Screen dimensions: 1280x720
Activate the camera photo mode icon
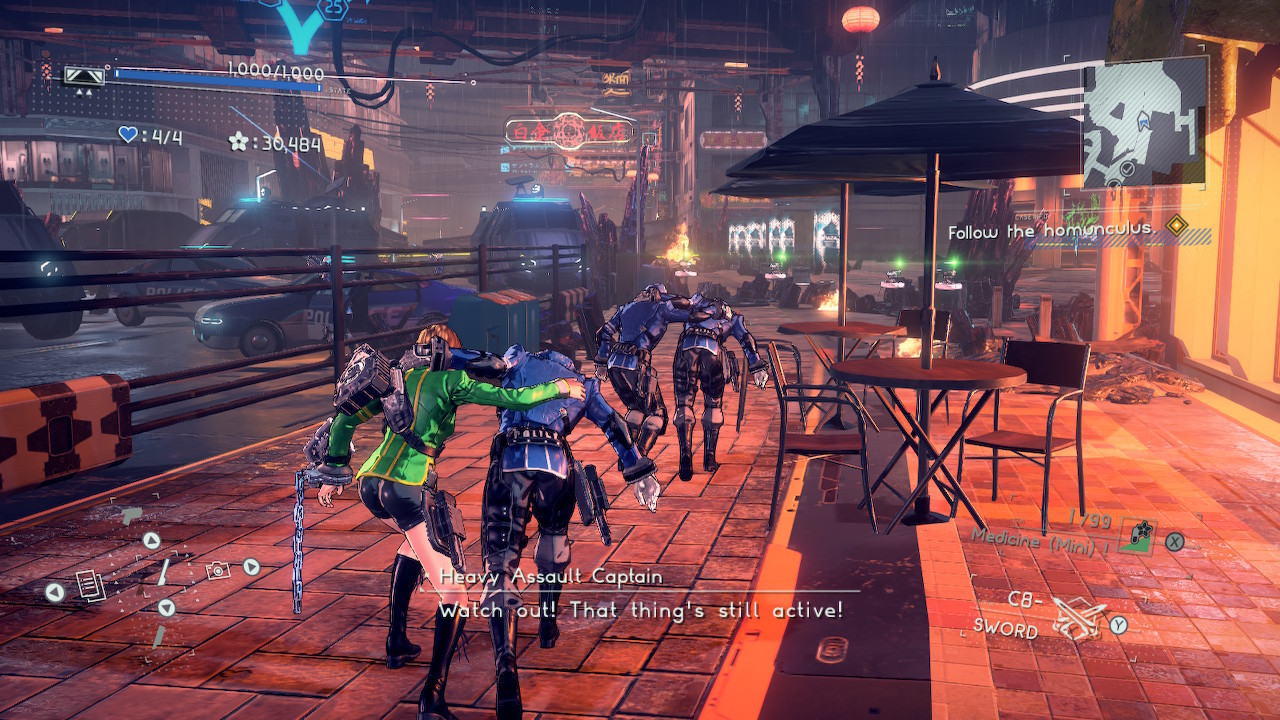tap(216, 570)
